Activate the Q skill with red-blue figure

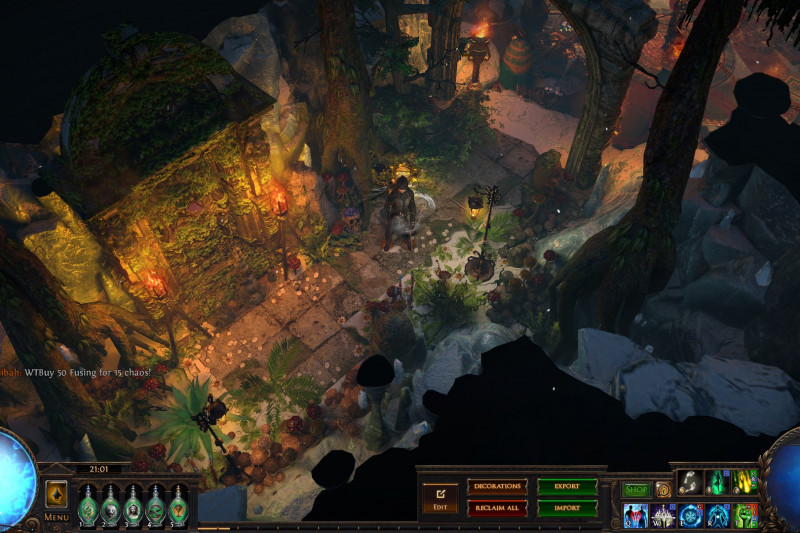pyautogui.click(x=635, y=515)
